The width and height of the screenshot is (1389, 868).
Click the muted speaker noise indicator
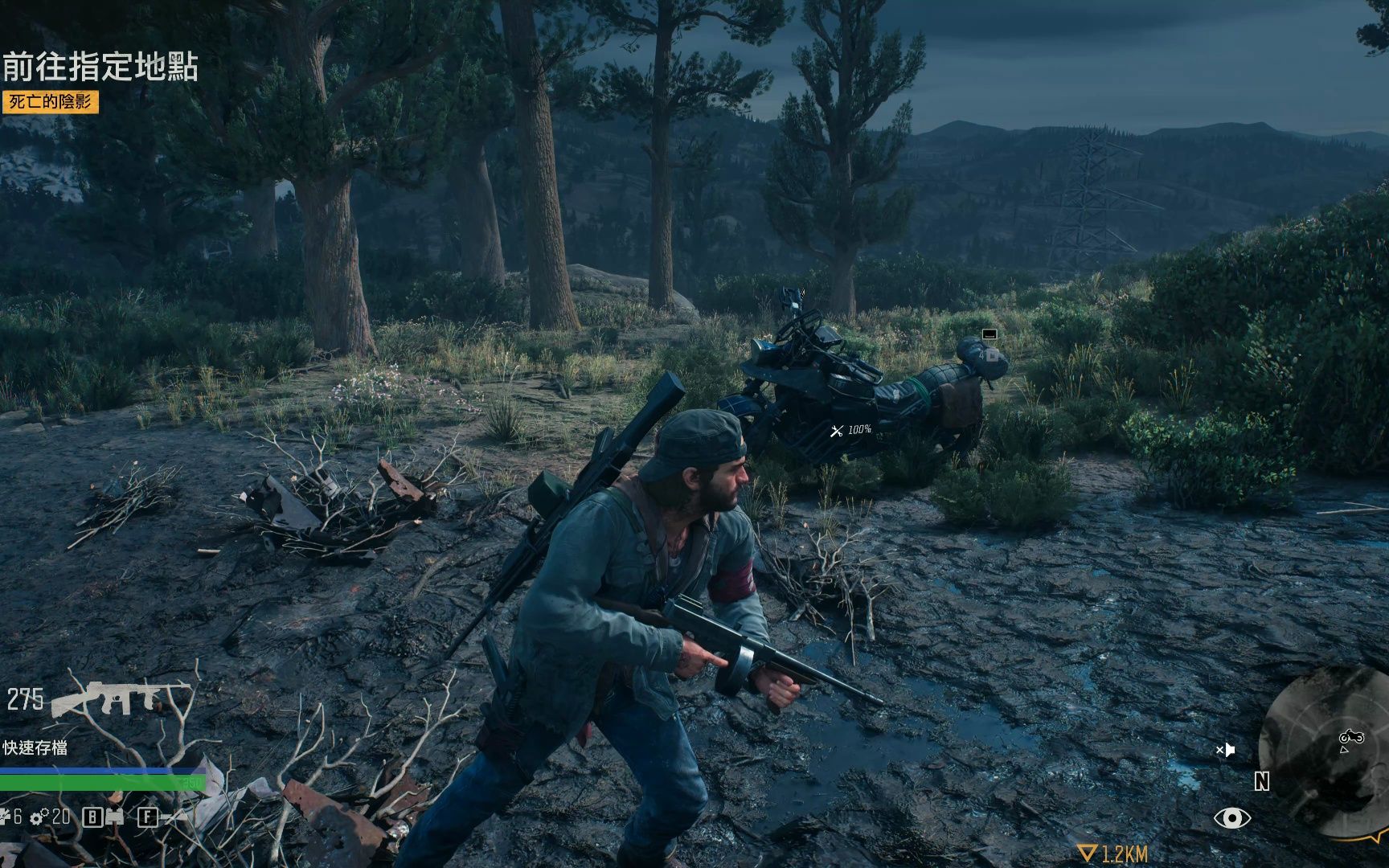coord(1225,750)
